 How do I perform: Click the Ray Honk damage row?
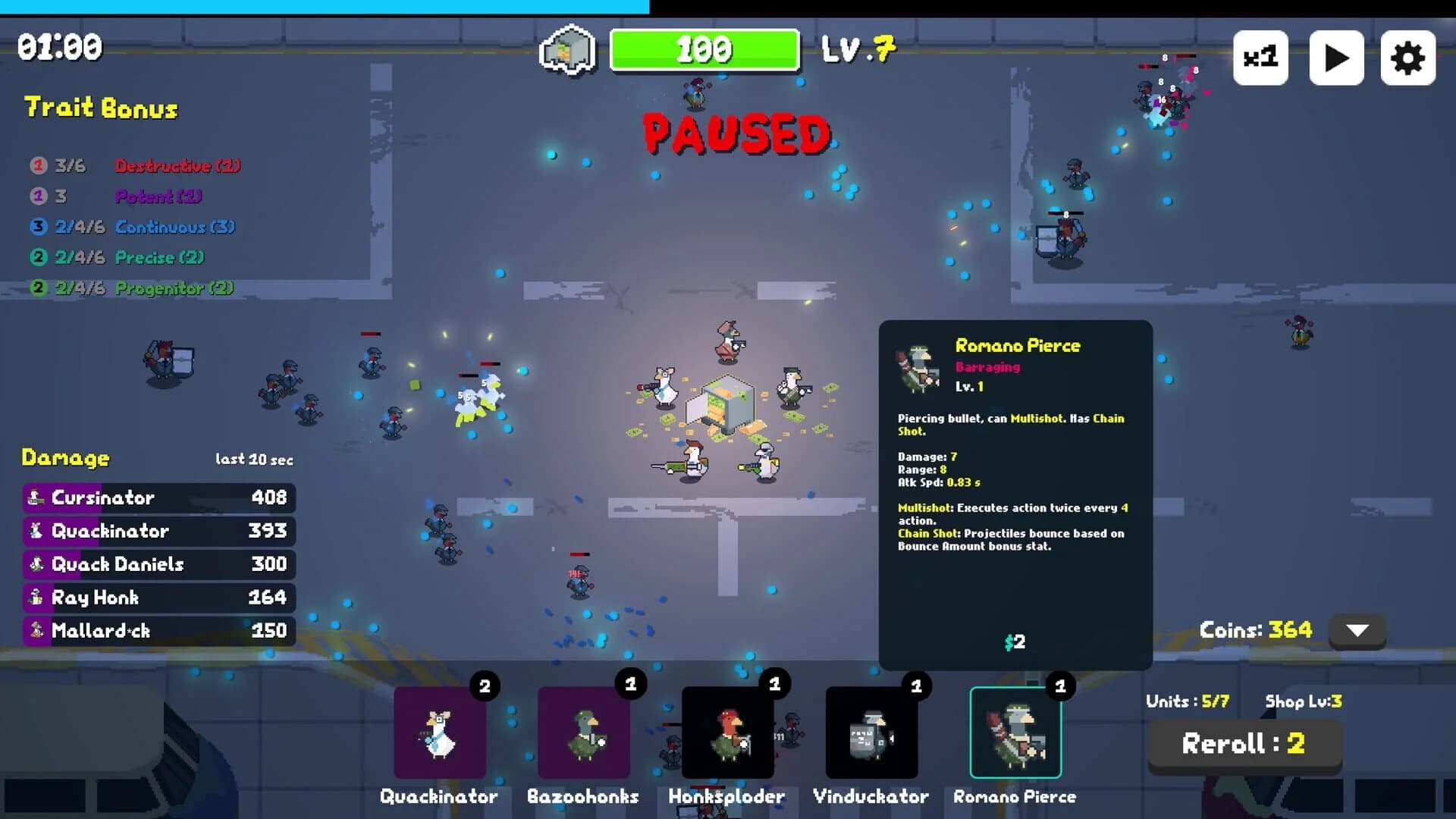pyautogui.click(x=93, y=598)
